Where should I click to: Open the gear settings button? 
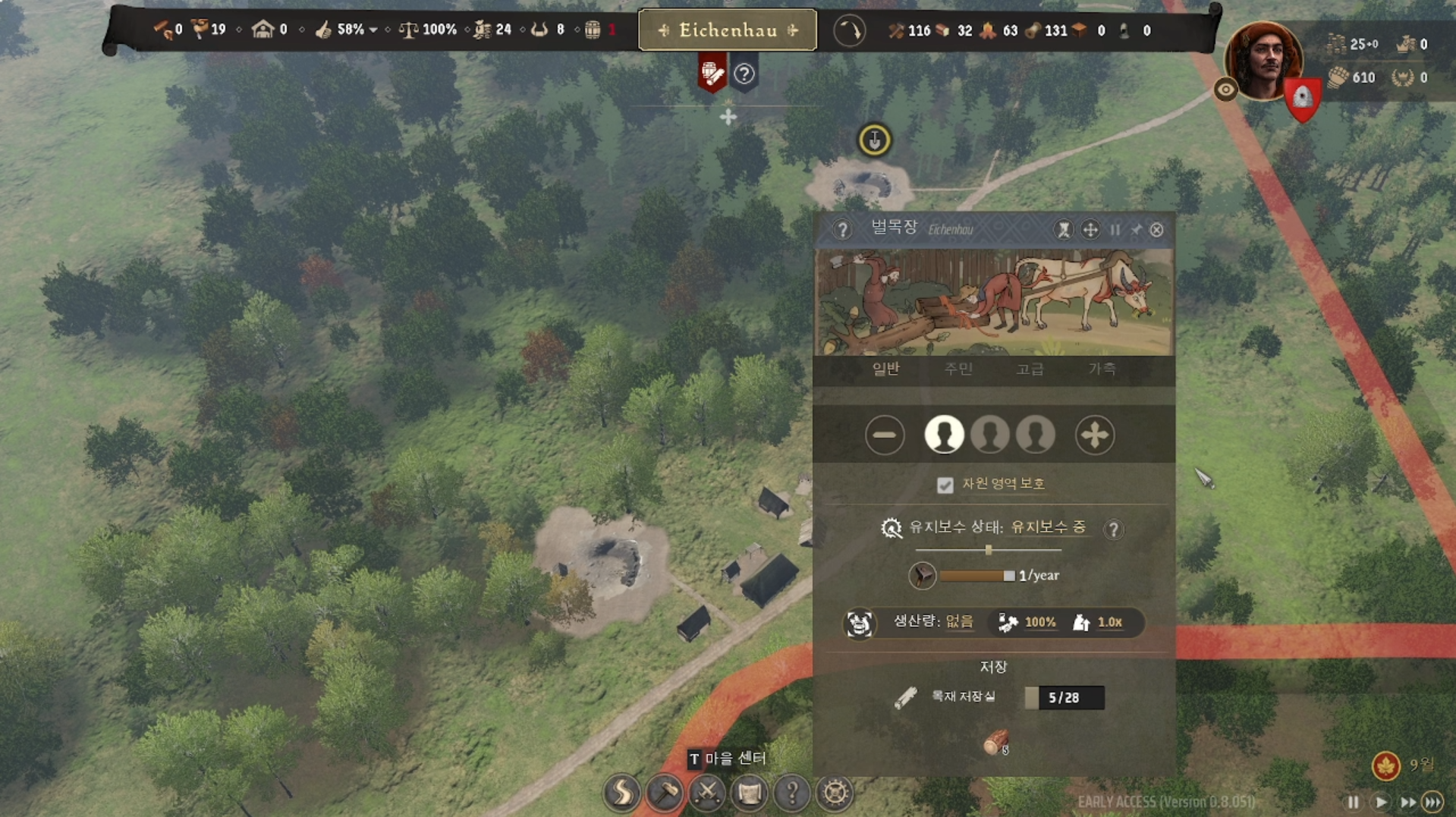tap(835, 793)
